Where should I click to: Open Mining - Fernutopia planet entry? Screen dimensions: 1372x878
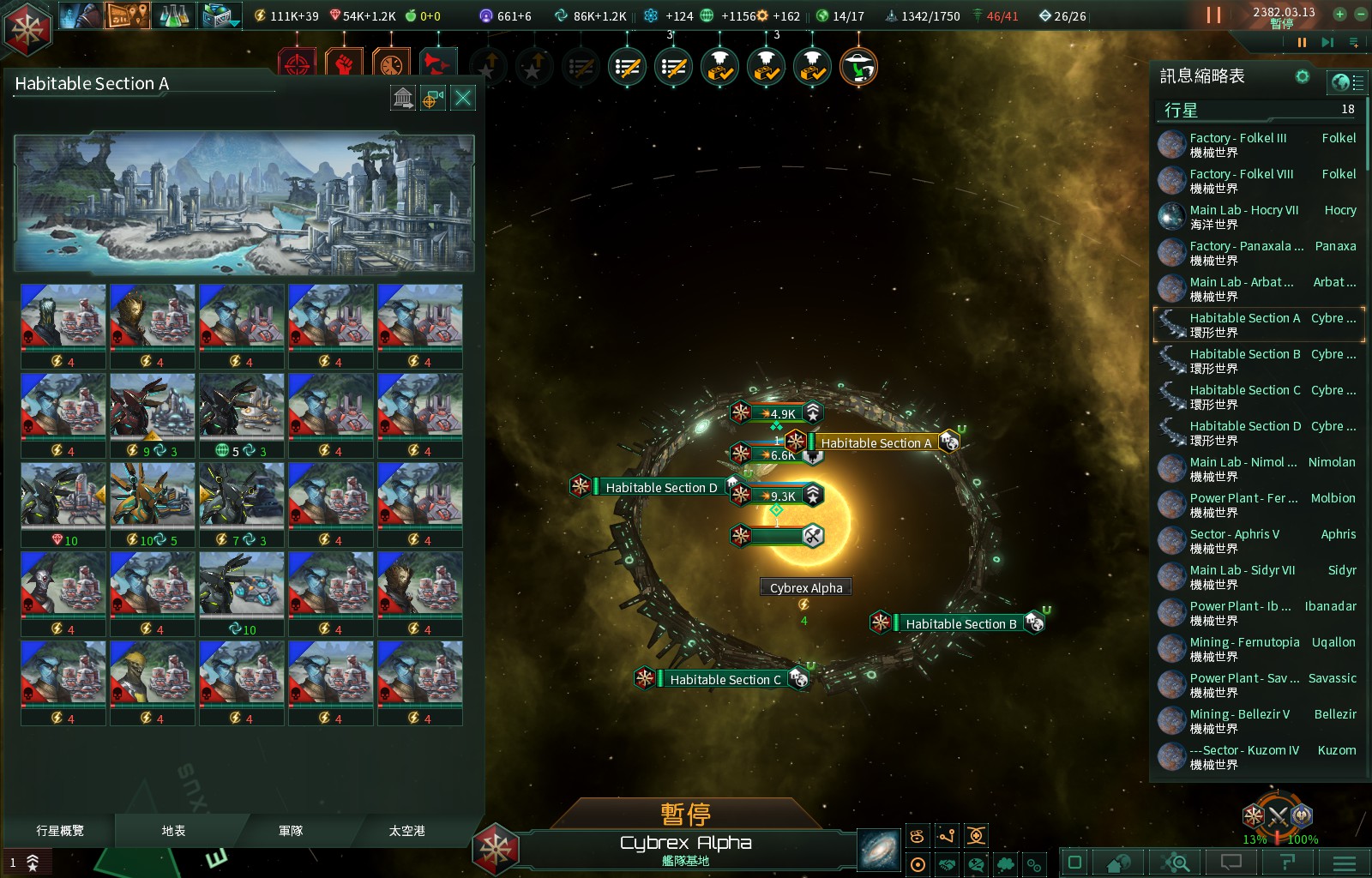coord(1258,648)
